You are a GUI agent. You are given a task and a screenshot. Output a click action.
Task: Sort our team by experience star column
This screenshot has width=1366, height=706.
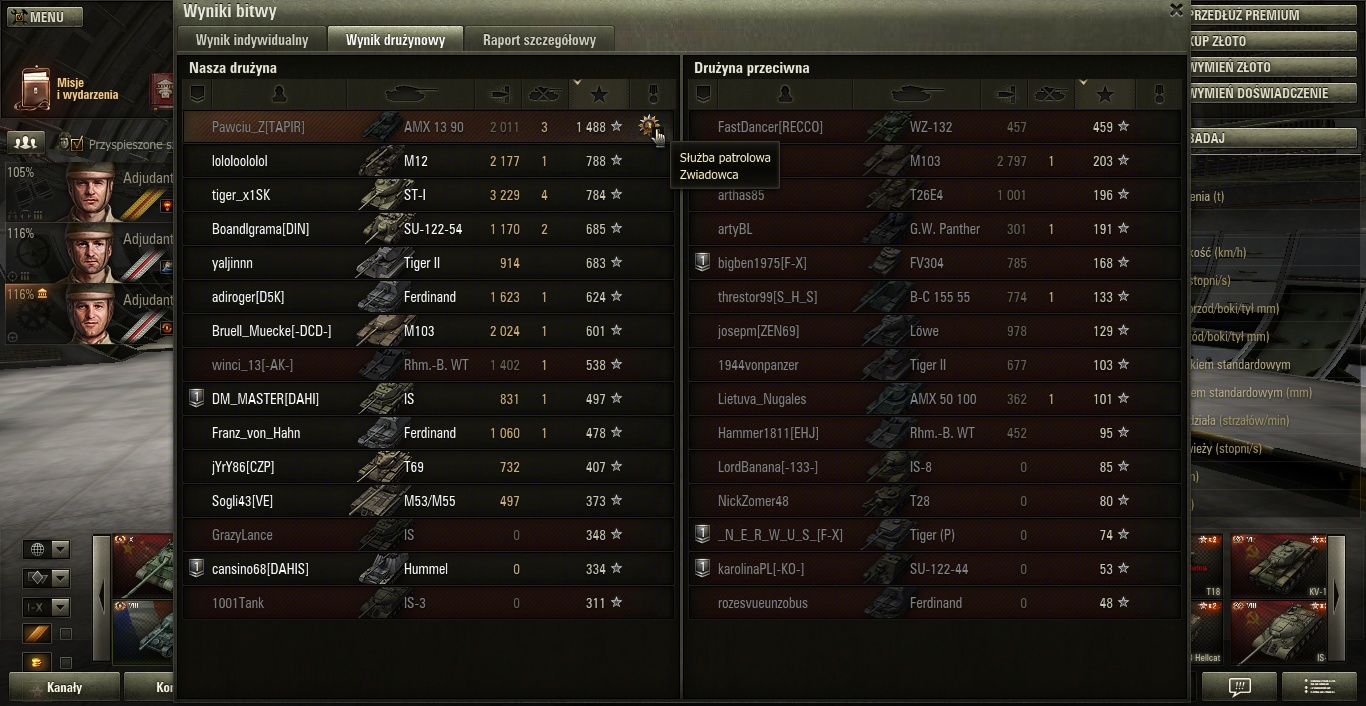coord(599,94)
